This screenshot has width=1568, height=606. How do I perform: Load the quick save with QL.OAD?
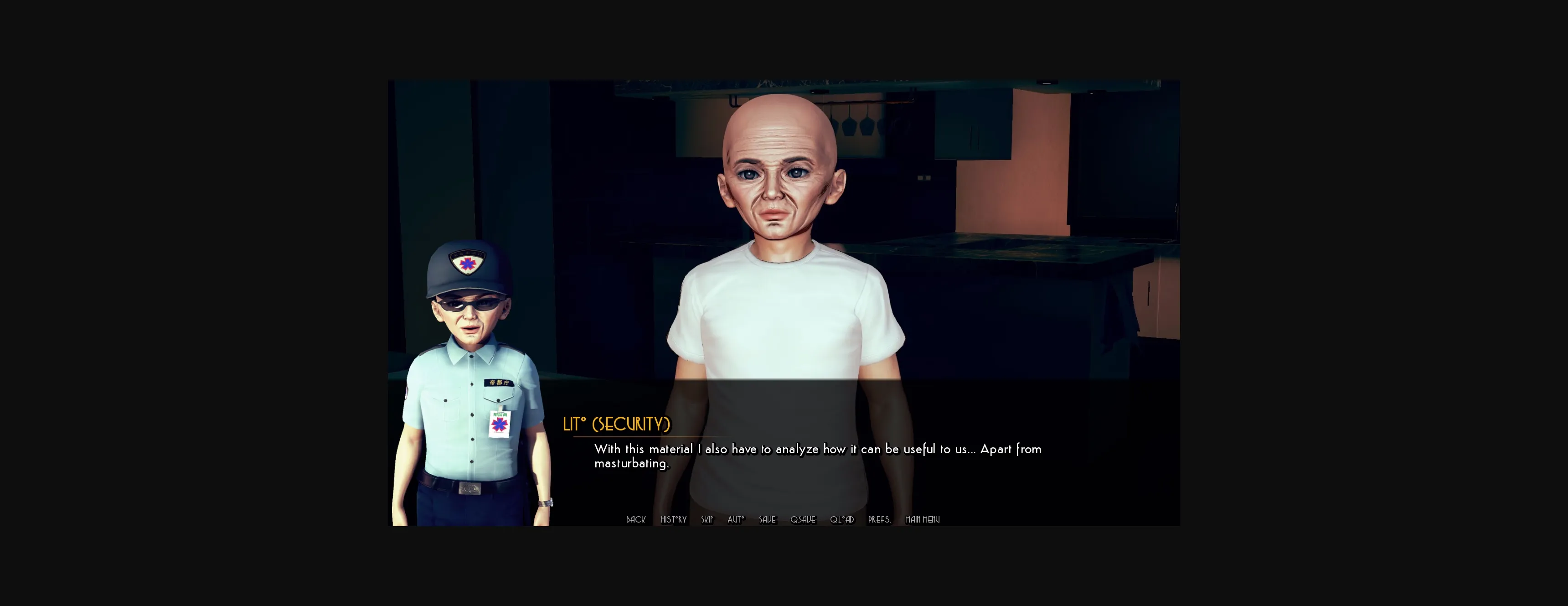click(x=842, y=519)
